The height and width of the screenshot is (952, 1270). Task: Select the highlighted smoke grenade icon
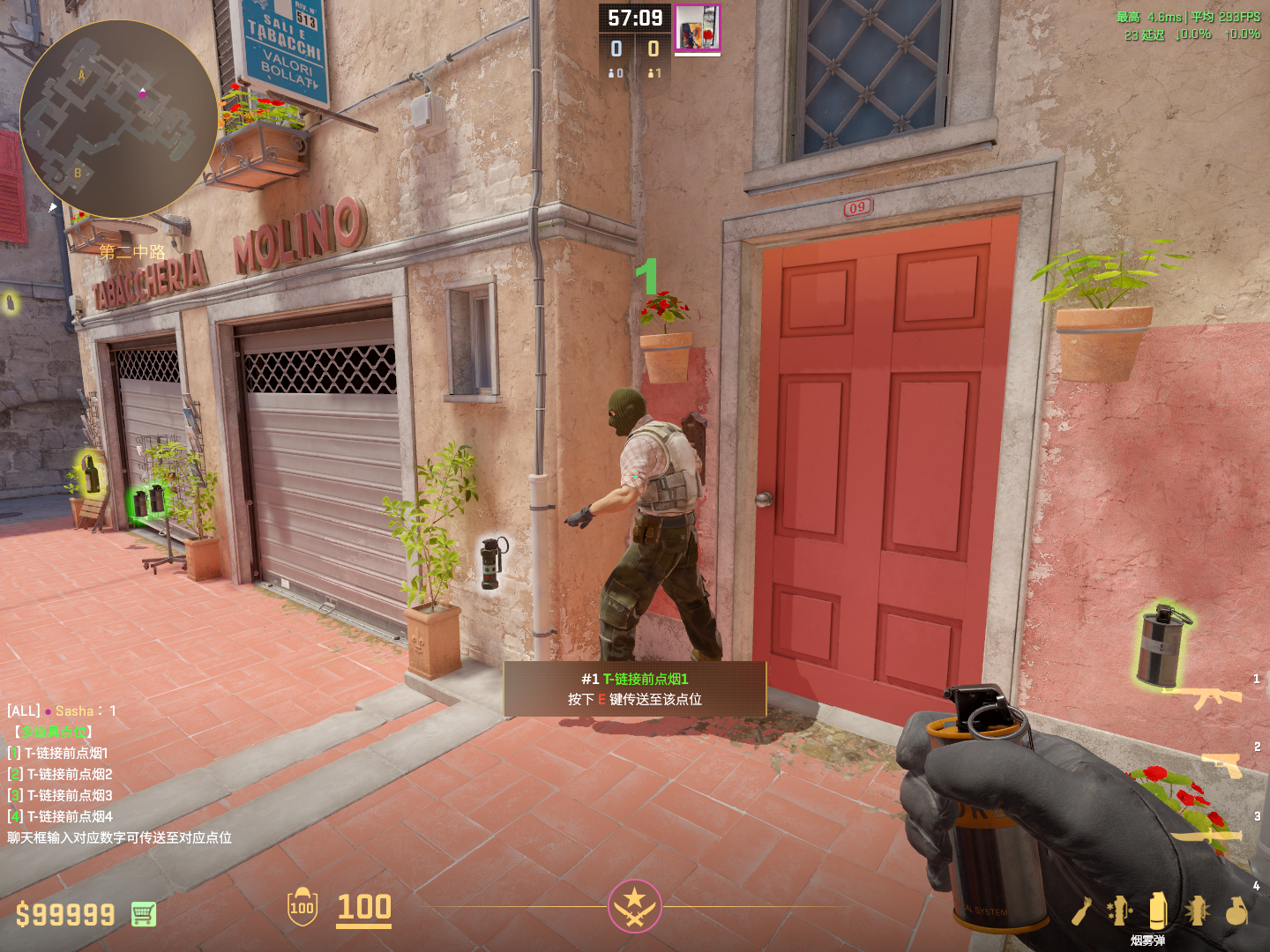point(1158,911)
